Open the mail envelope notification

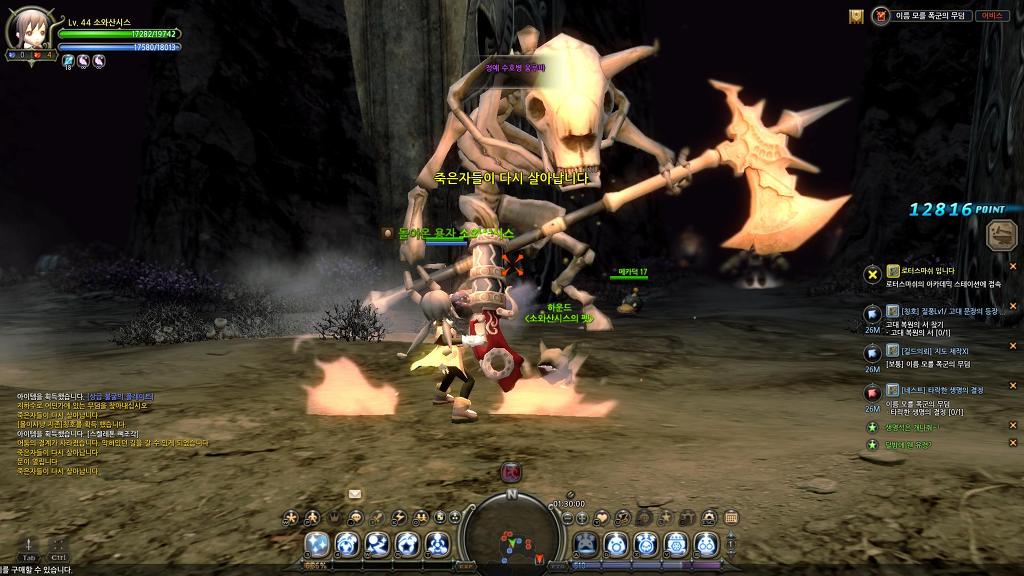tap(355, 493)
